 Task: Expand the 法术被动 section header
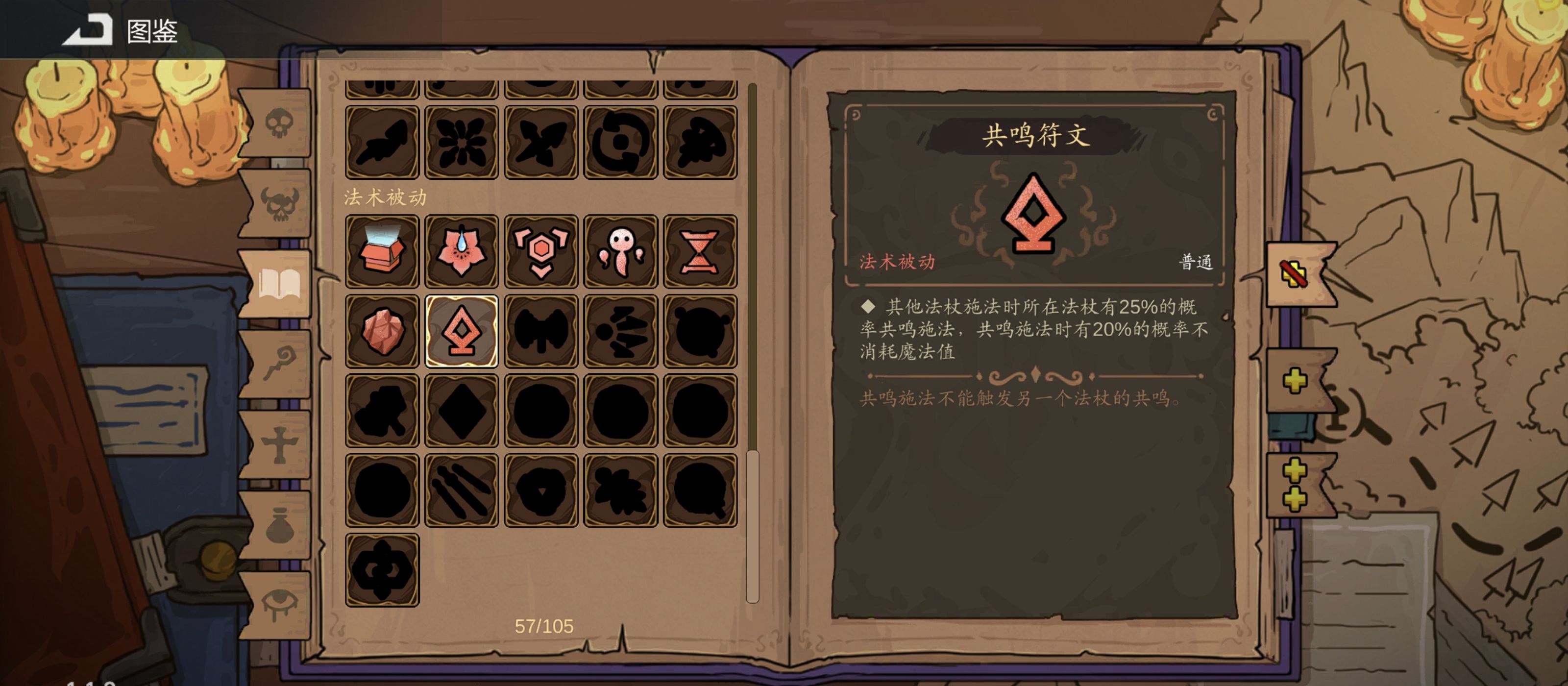[384, 197]
